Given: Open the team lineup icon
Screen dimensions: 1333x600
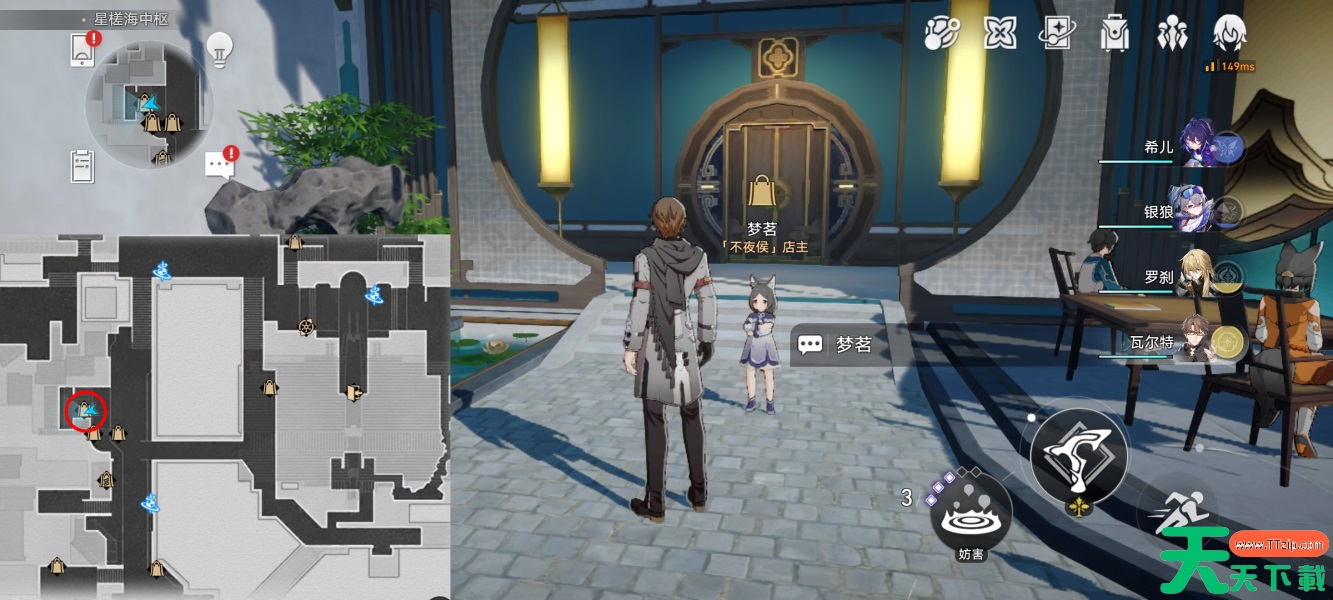Looking at the screenshot, I should 1171,33.
